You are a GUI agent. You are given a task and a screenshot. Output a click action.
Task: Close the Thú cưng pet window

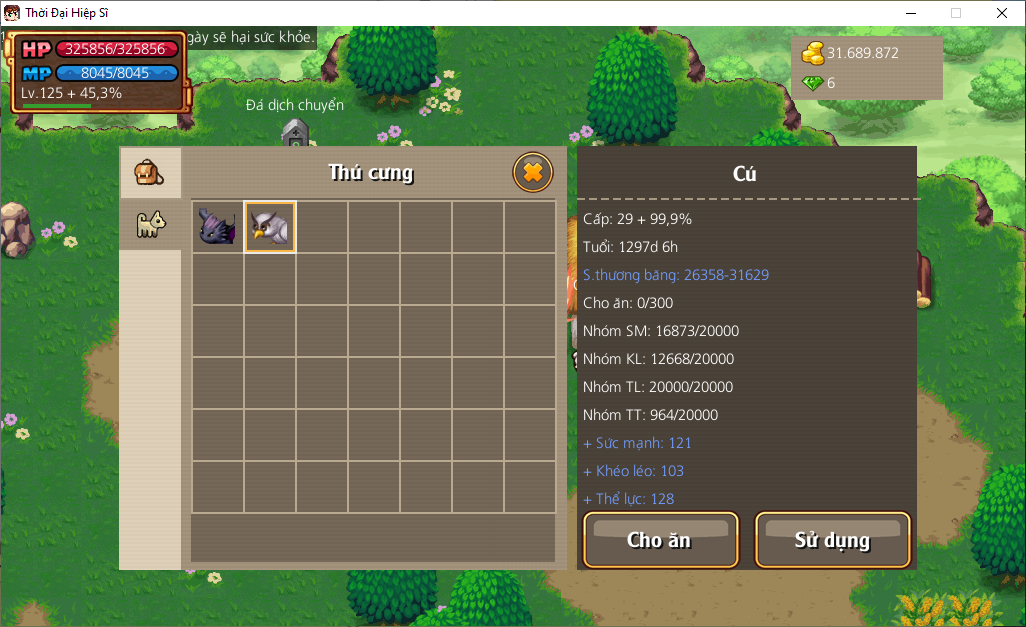[x=533, y=173]
